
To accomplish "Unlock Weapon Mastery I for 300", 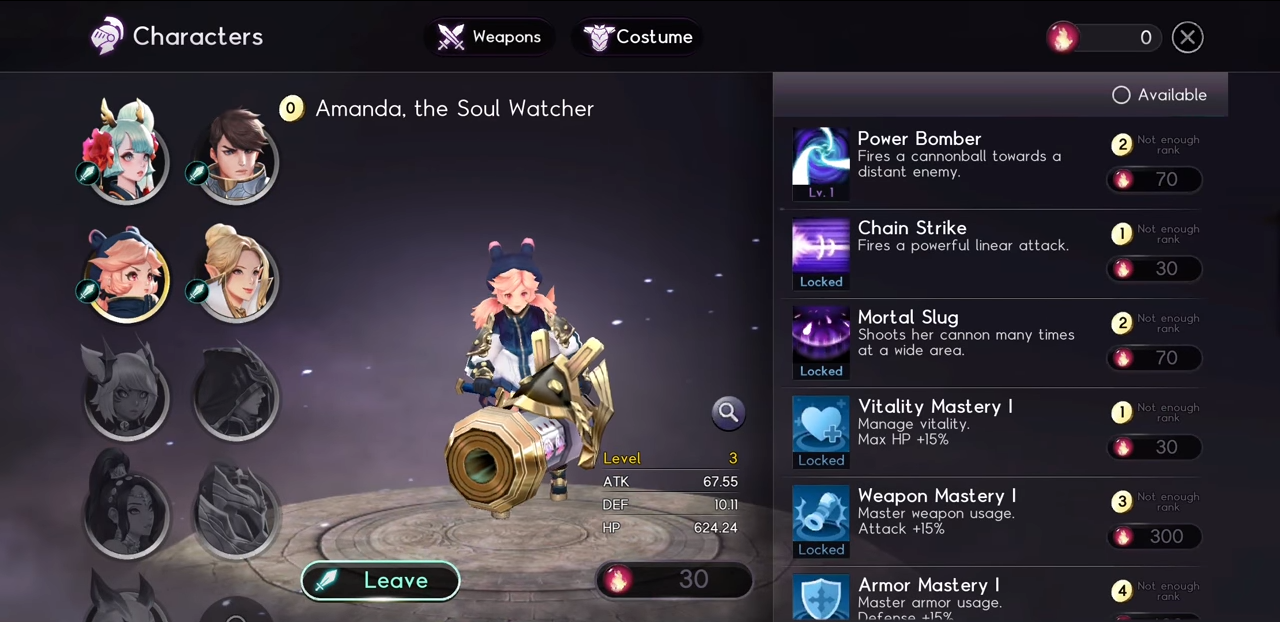I will pyautogui.click(x=1154, y=537).
